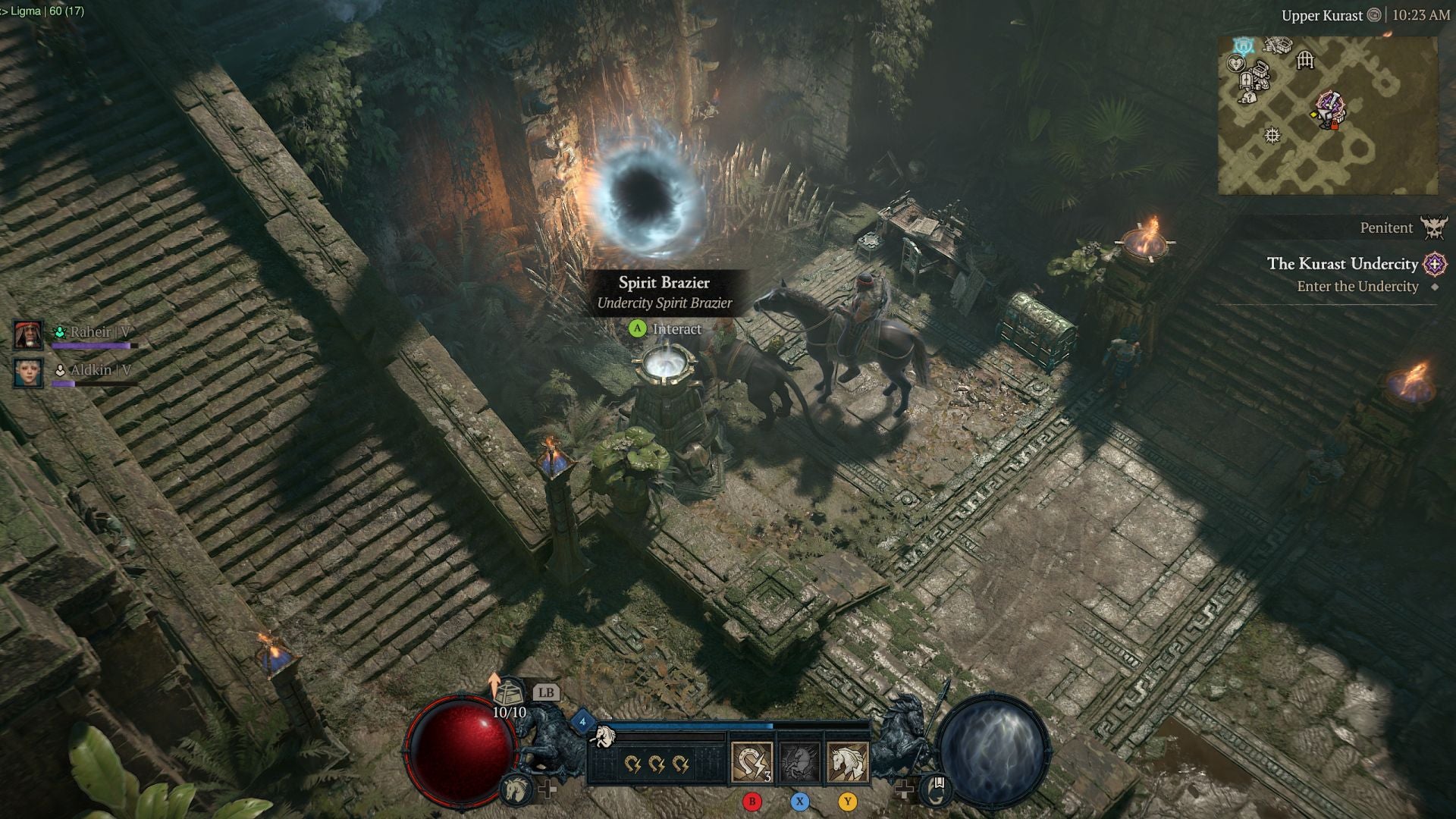The image size is (1456, 819).
Task: Click the Kurast Undercity quest emblem
Action: (x=1435, y=265)
